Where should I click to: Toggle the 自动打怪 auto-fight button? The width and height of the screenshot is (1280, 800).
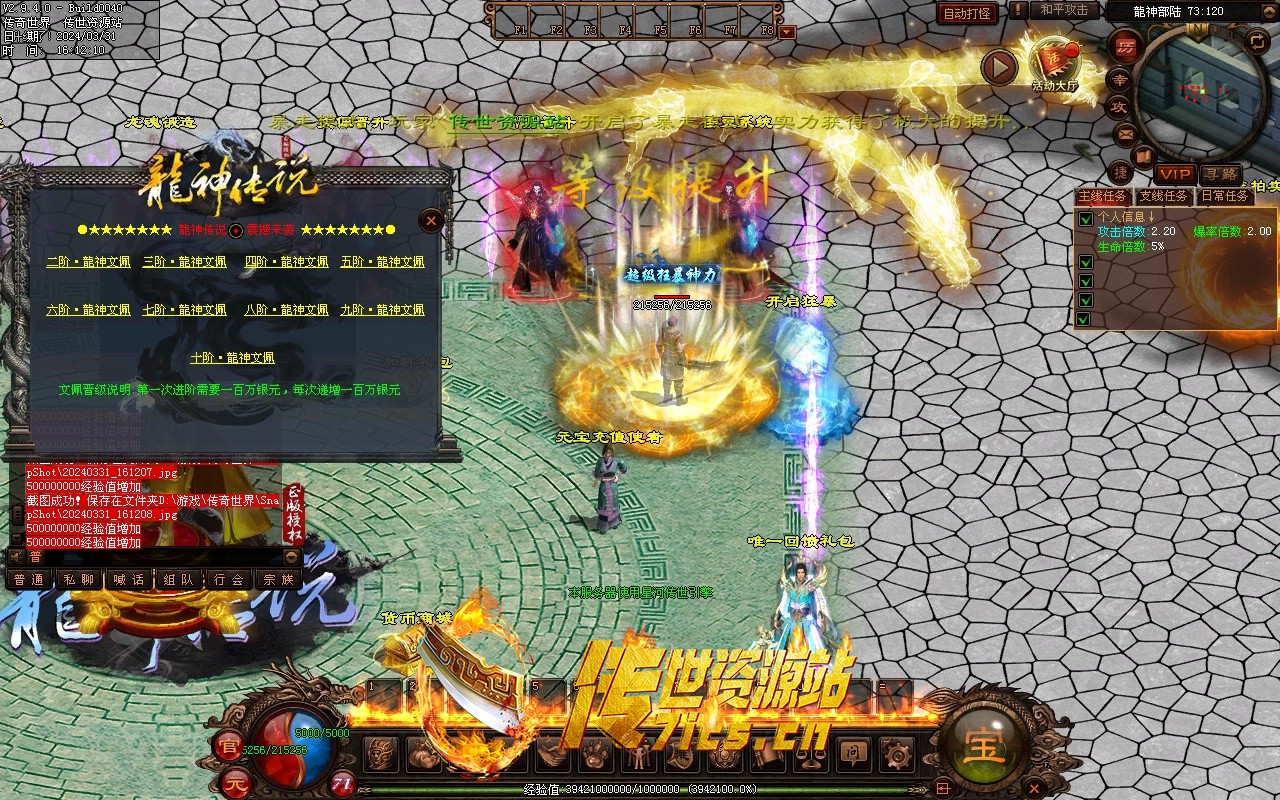(967, 13)
